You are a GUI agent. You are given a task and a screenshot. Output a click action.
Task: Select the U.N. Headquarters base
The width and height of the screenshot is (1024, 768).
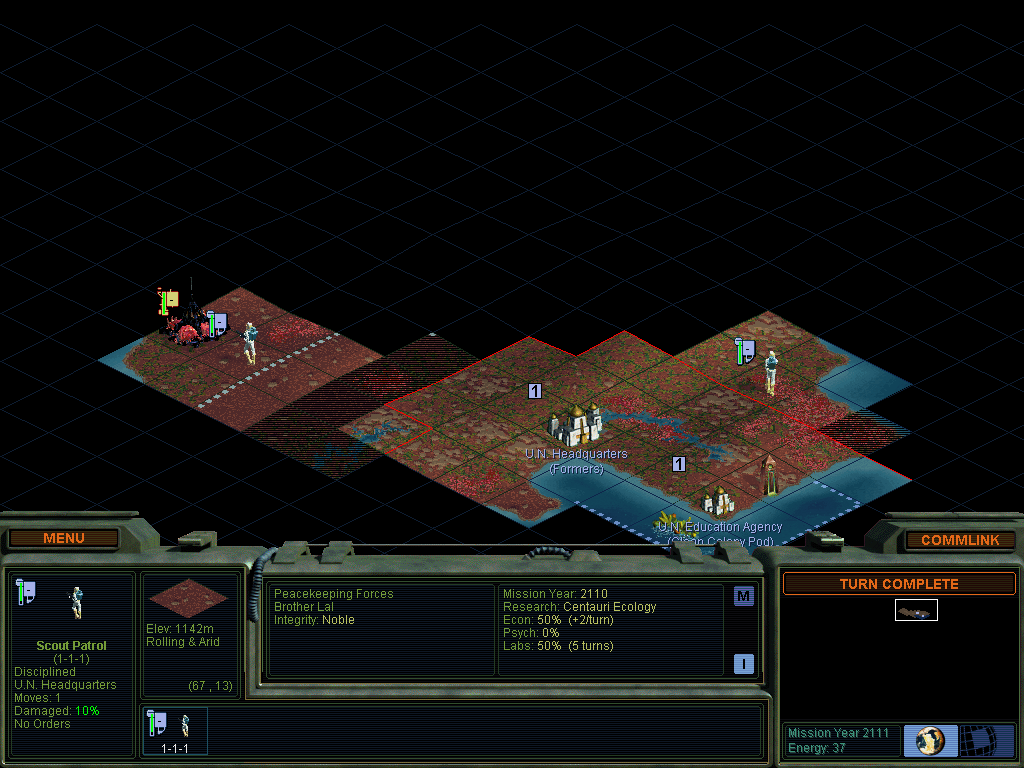coord(575,426)
